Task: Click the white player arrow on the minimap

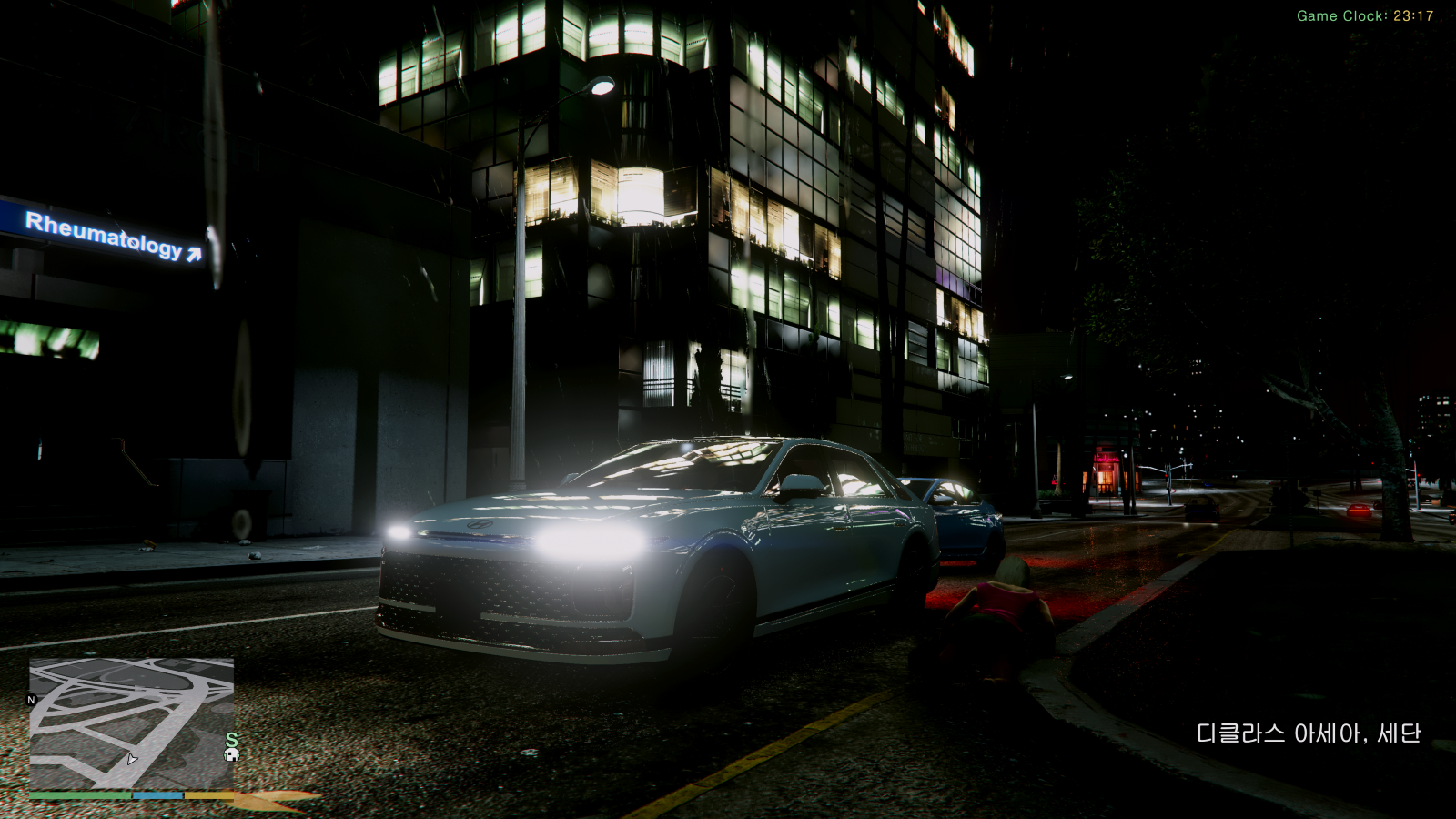Action: [x=132, y=759]
